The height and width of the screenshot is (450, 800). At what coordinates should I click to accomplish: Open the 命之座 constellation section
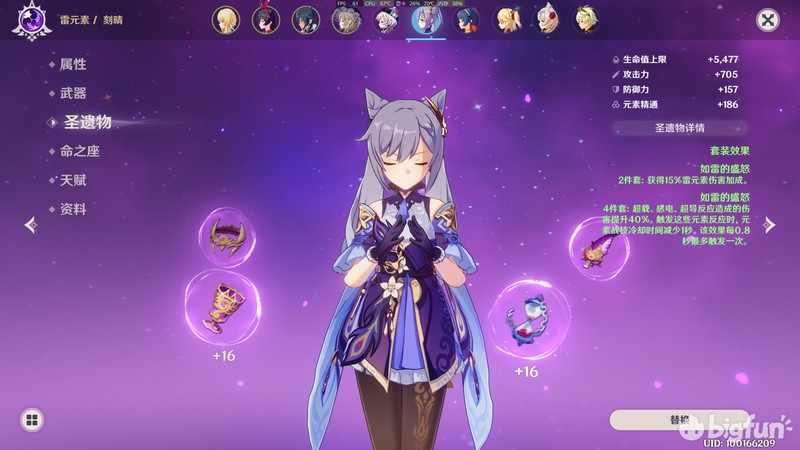pyautogui.click(x=80, y=151)
